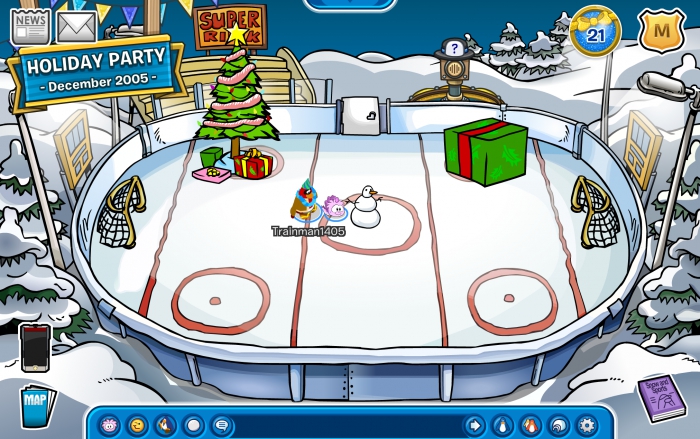Expand the blue tab at top center
Viewport: 700px width, 439px height.
click(x=350, y=4)
